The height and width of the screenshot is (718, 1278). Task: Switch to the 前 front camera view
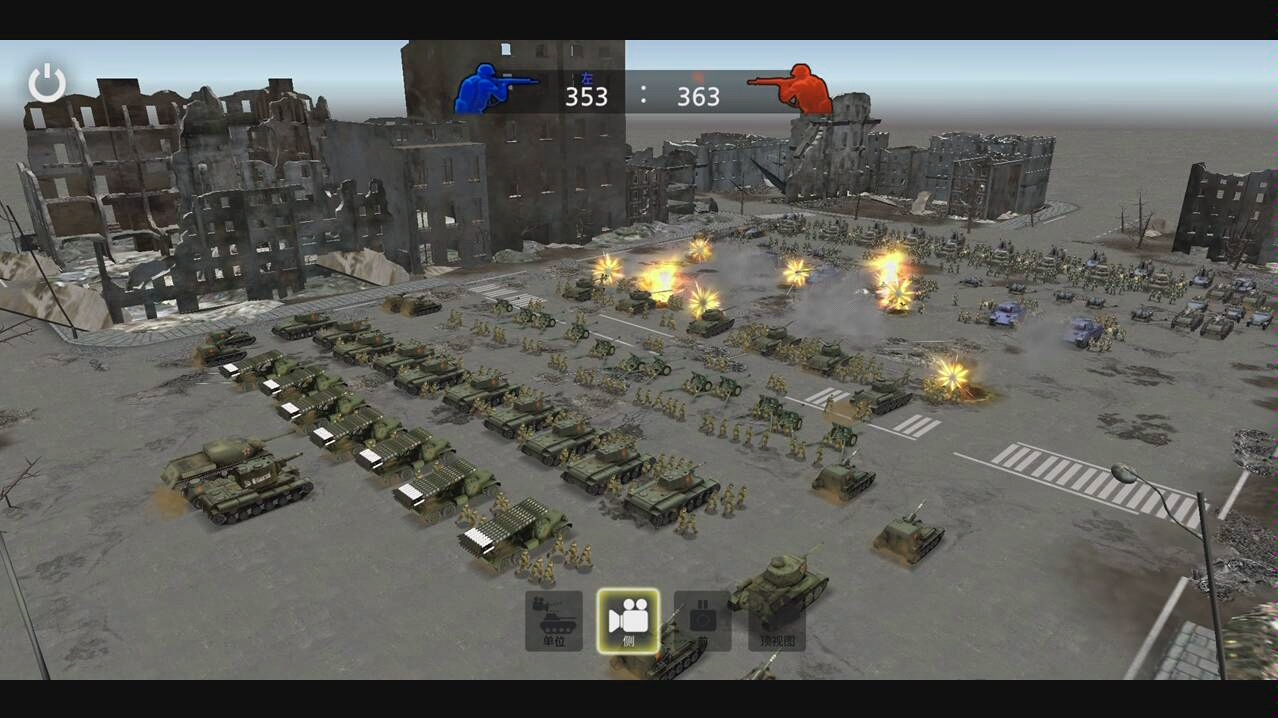(x=702, y=620)
